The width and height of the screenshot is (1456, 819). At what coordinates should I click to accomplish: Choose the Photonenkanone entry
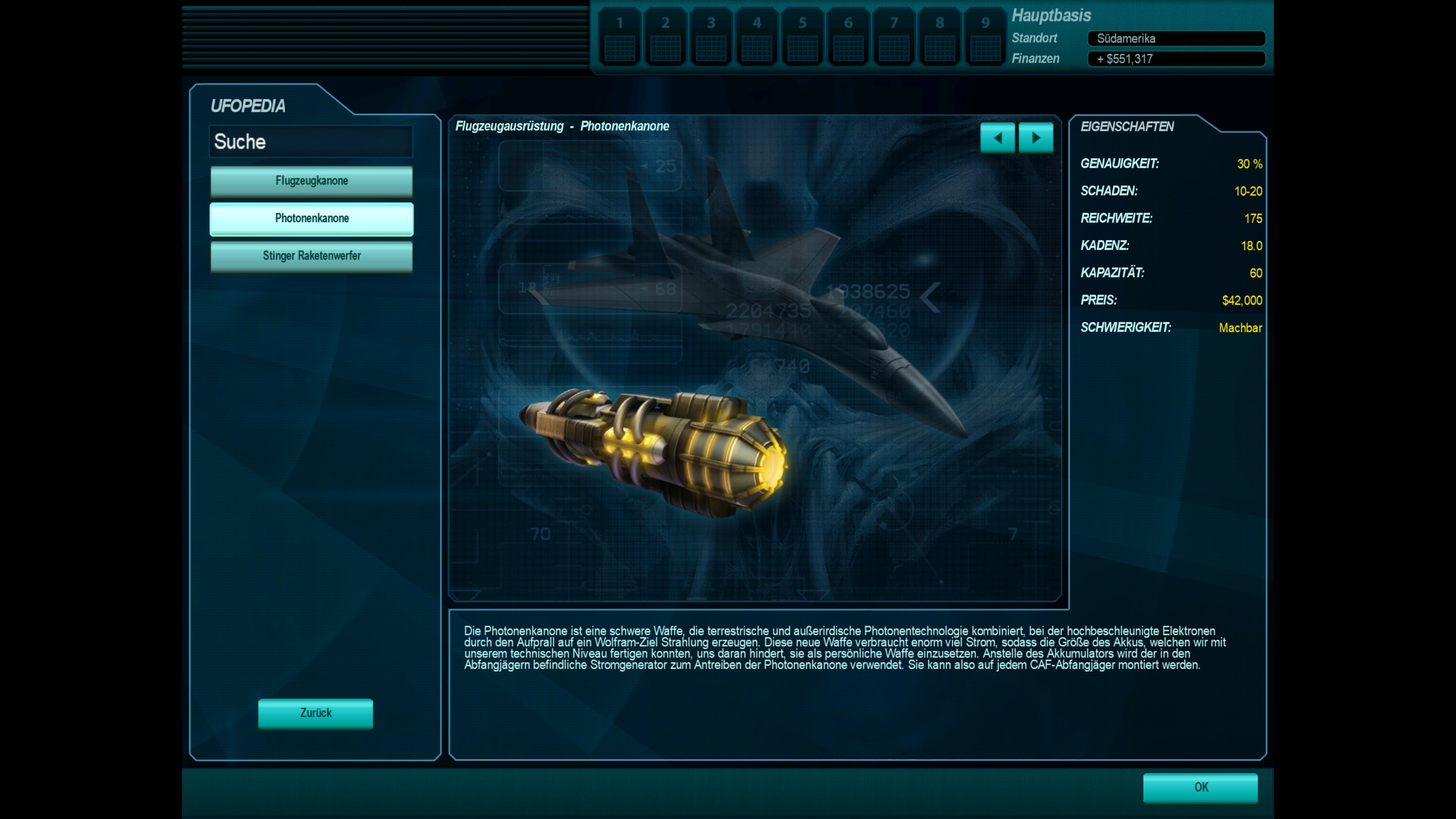coord(311,219)
